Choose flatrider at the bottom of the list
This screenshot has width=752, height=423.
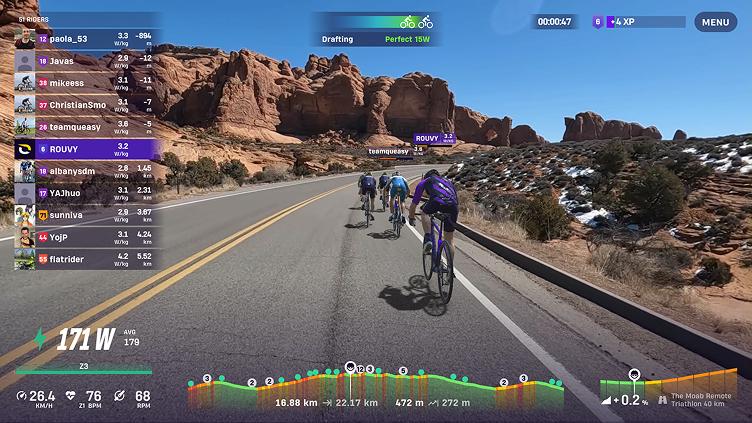(x=85, y=259)
